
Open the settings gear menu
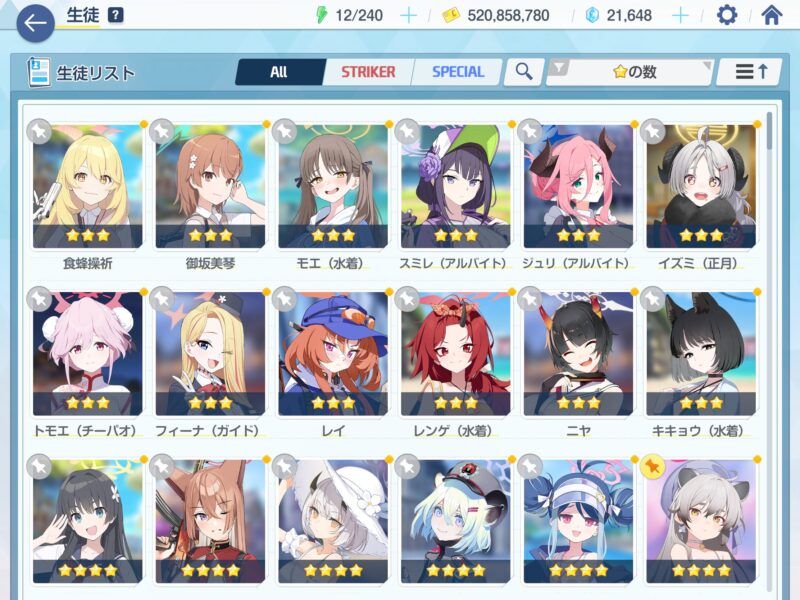727,15
